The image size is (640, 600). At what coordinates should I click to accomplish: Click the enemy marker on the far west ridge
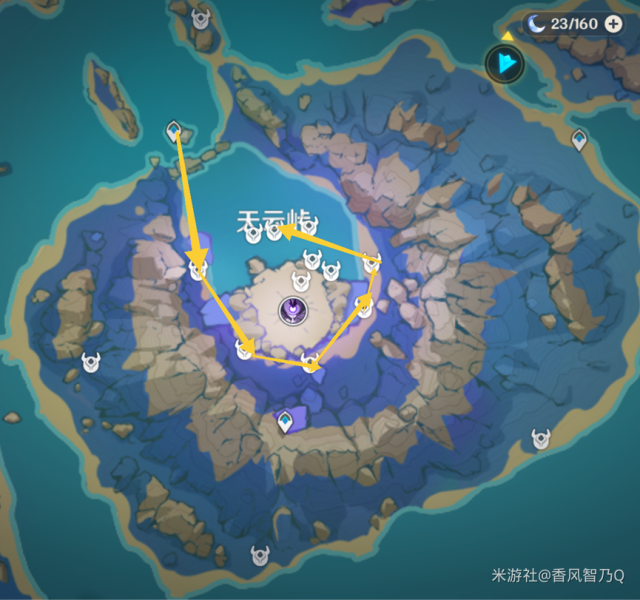(x=91, y=363)
